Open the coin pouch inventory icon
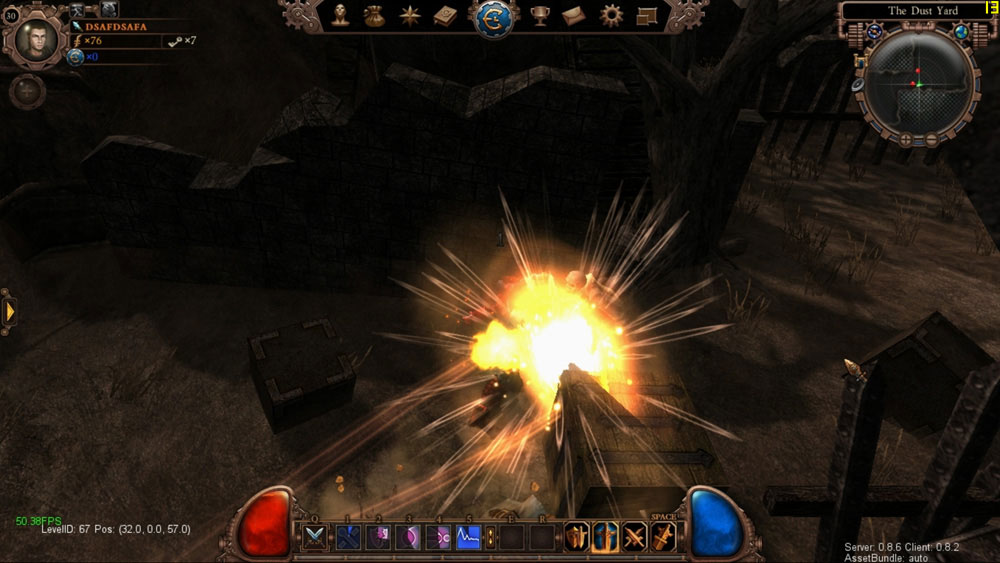 [x=374, y=15]
